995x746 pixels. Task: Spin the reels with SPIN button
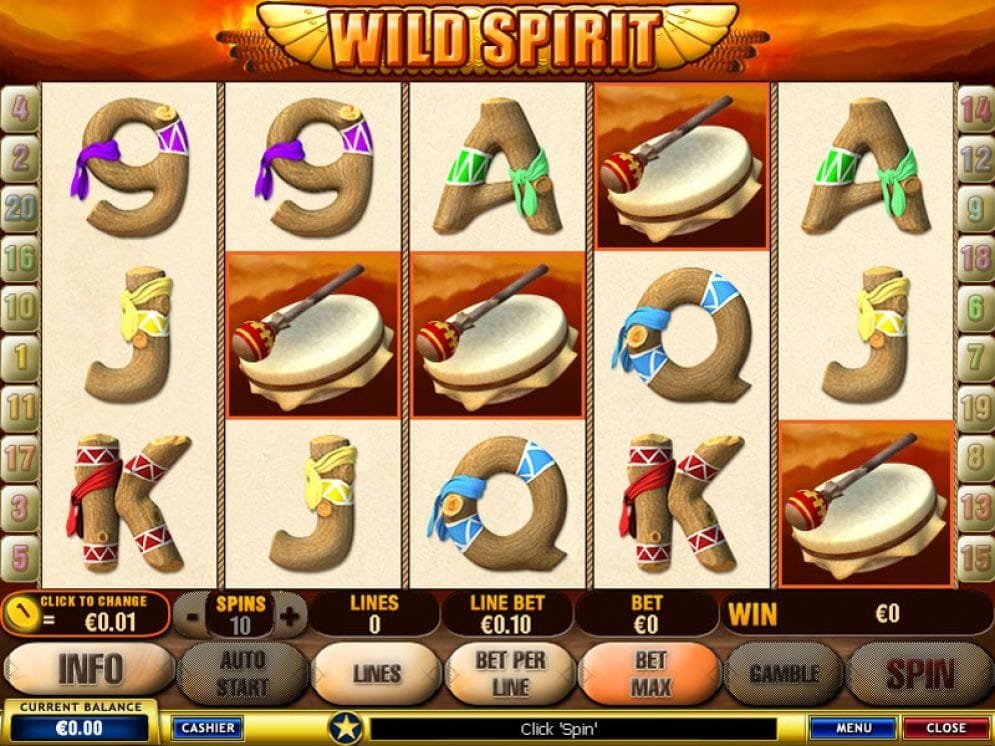pos(919,674)
